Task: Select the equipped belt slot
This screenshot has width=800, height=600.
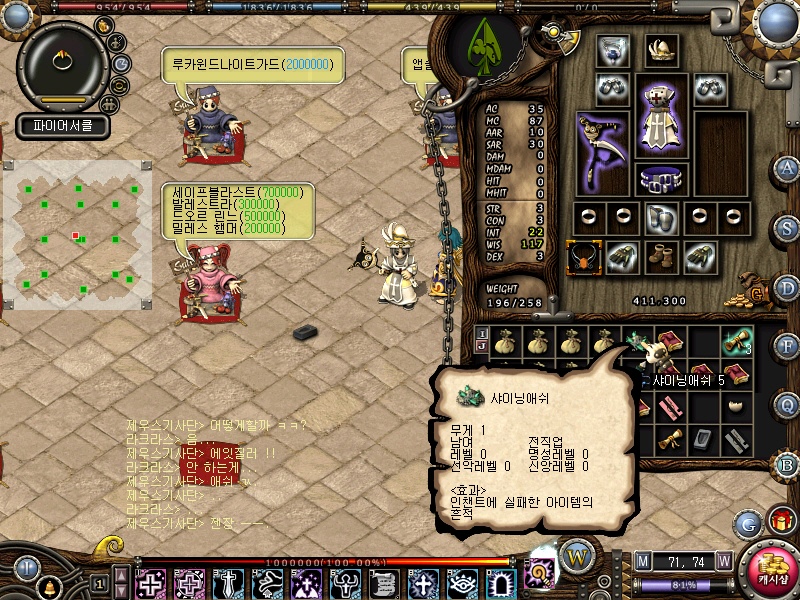Action: point(661,181)
